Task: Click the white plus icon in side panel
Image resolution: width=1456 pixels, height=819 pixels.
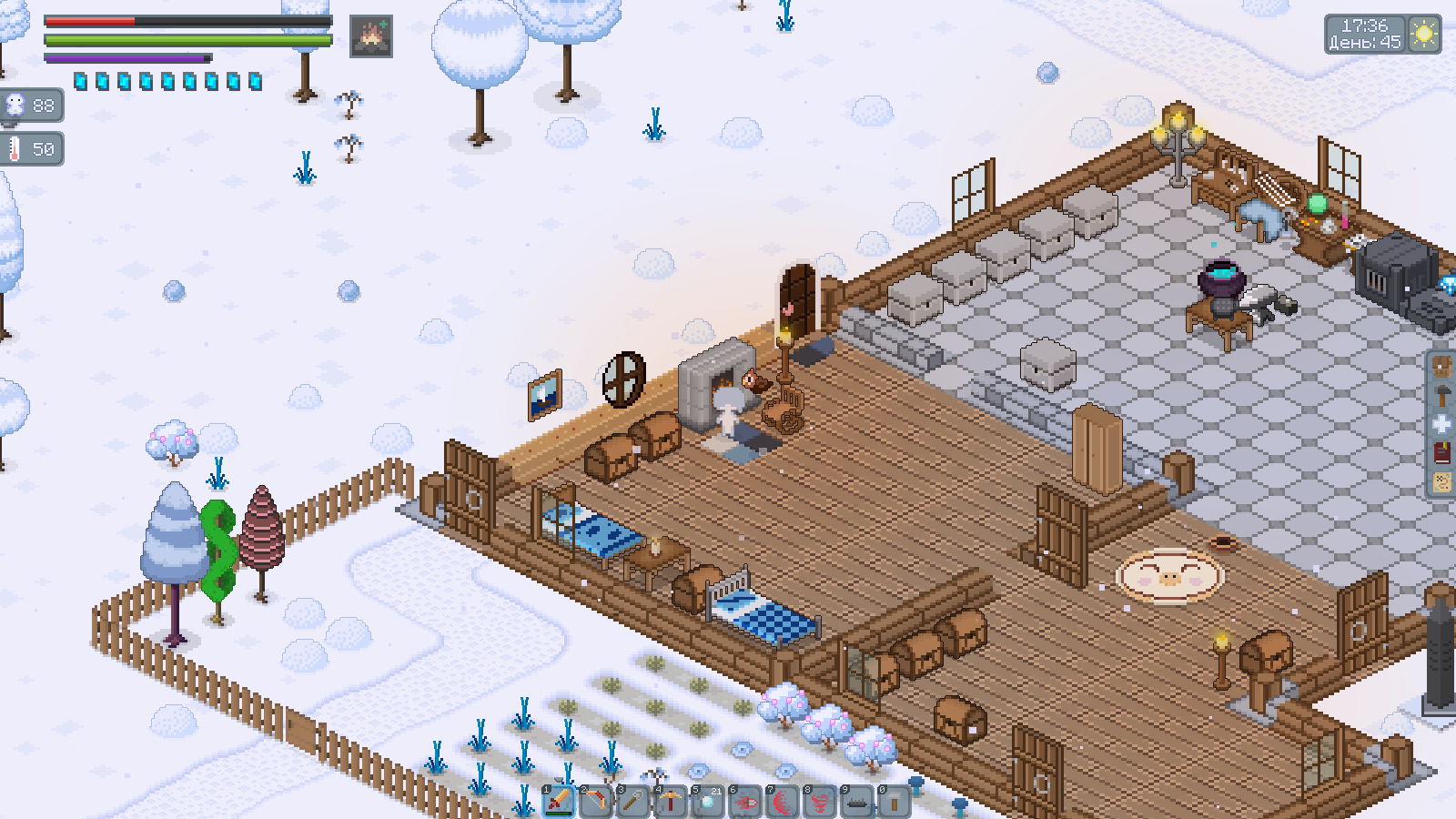Action: 1442,424
